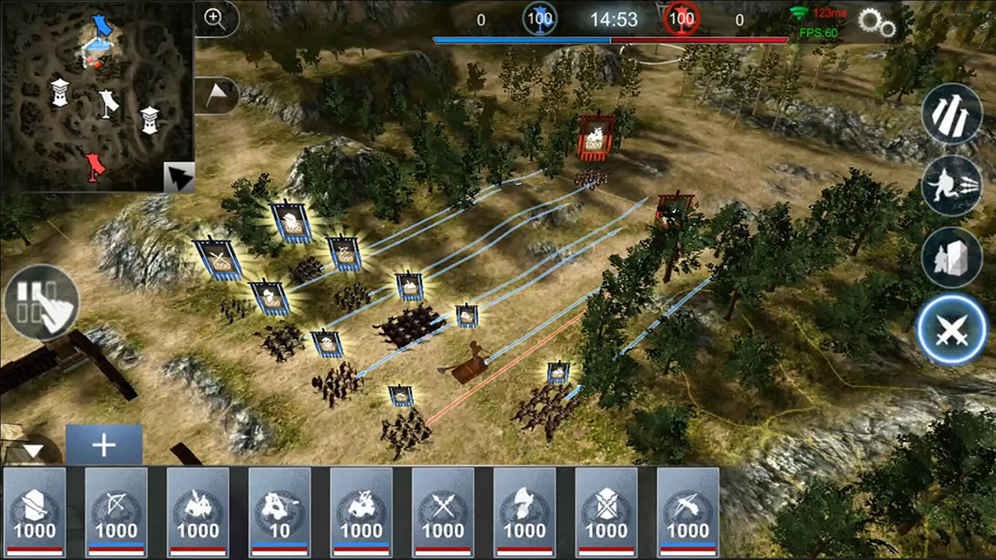The height and width of the screenshot is (560, 996).
Task: Click the magnifier zoom-in button
Action: [x=214, y=18]
